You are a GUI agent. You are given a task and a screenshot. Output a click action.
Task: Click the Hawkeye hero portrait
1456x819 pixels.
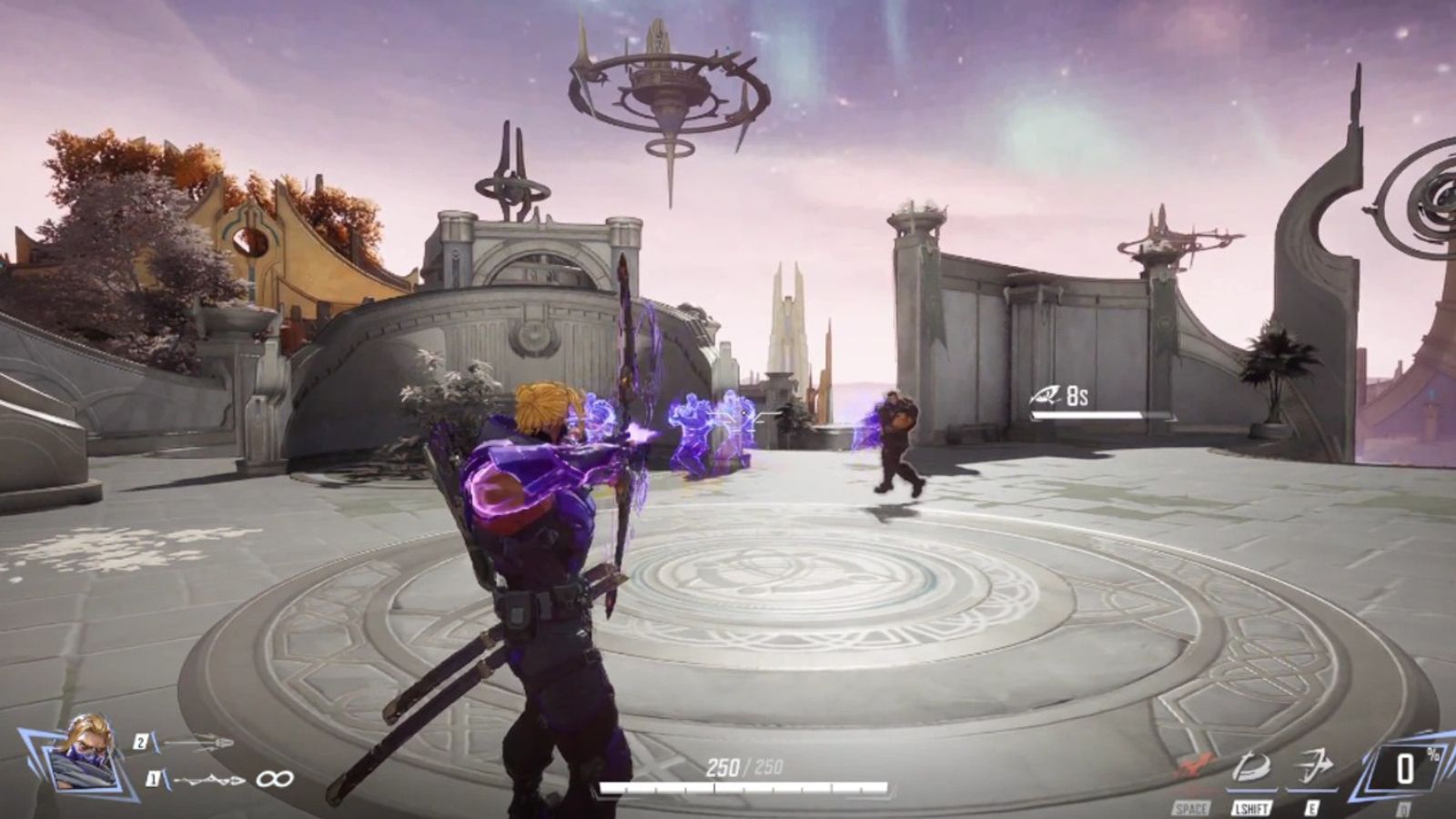point(88,753)
